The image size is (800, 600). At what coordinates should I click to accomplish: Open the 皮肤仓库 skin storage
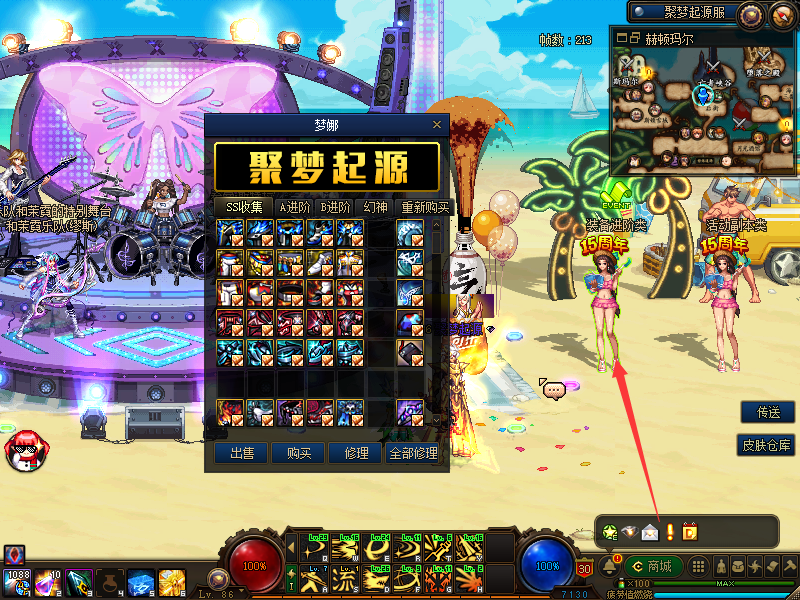pos(767,445)
